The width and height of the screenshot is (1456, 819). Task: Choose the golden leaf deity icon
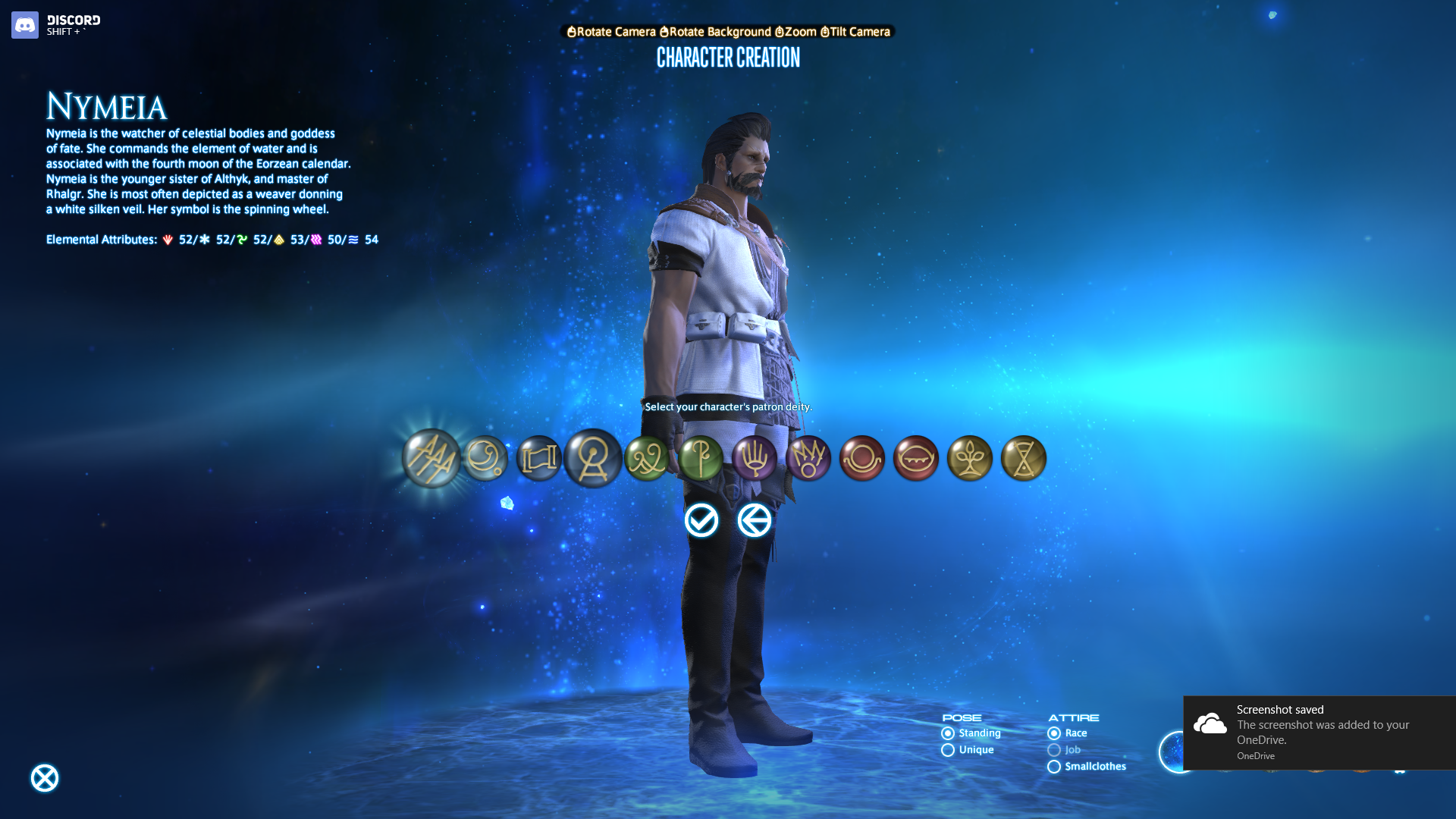[970, 458]
